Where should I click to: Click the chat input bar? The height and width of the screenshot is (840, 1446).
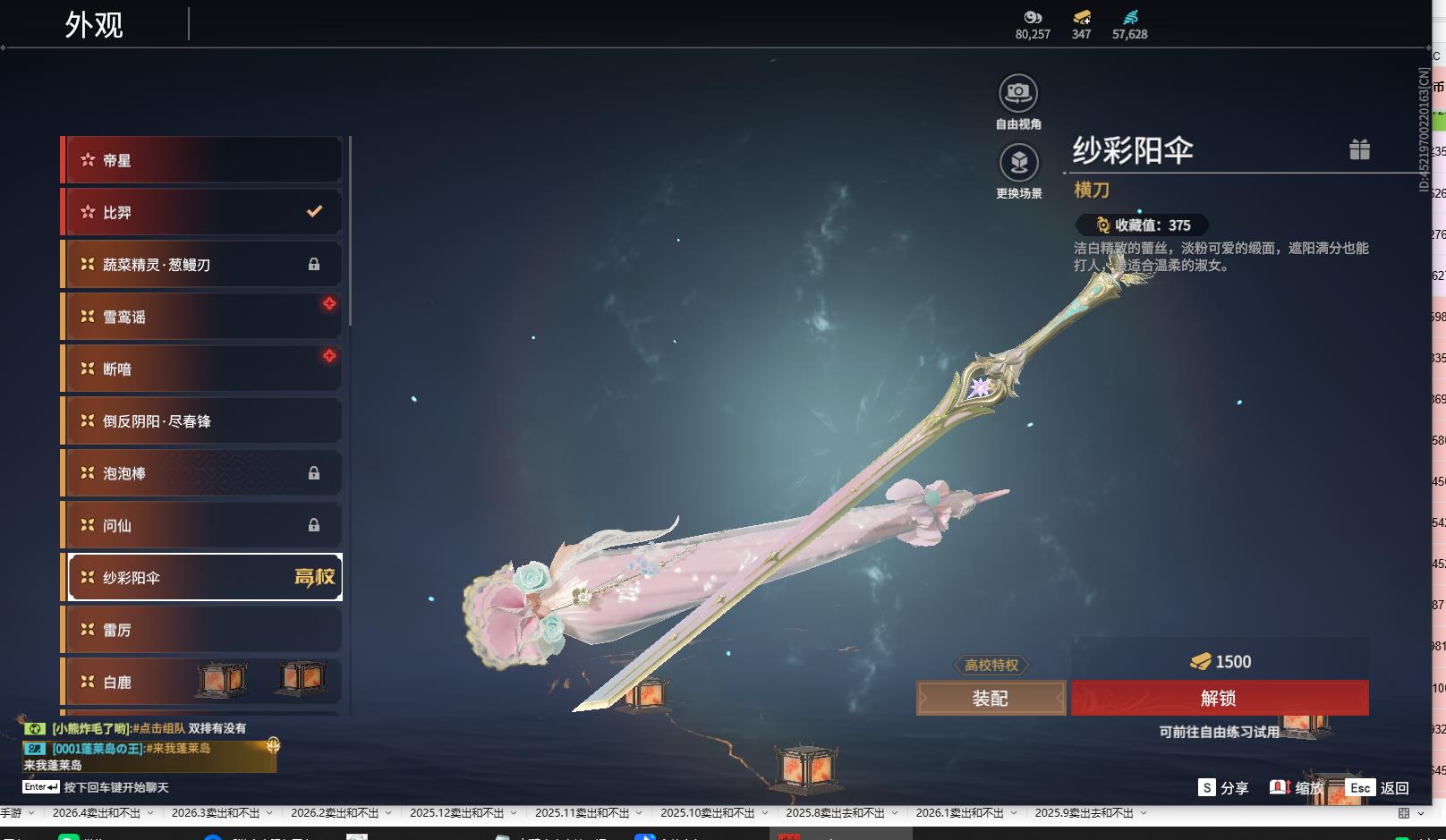pos(116,787)
